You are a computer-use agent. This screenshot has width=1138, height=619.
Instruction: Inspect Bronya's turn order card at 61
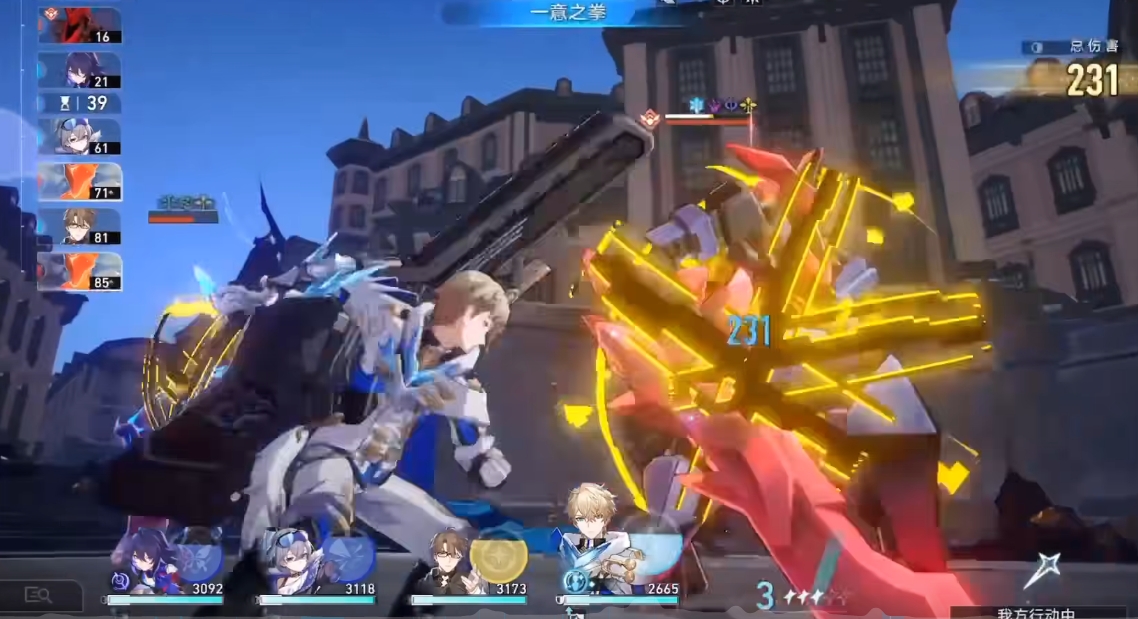tap(79, 138)
